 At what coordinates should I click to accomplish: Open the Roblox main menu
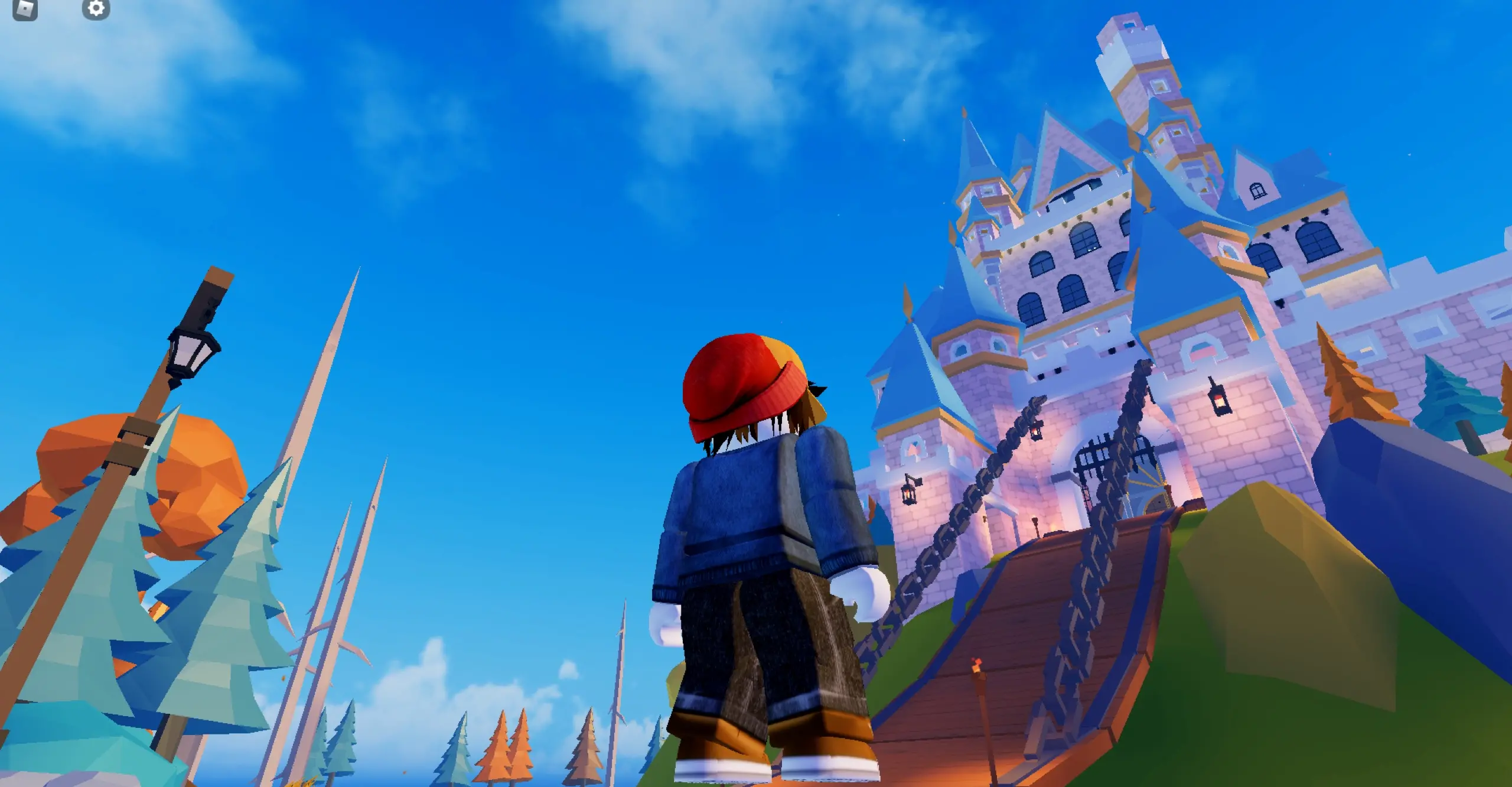[x=25, y=8]
